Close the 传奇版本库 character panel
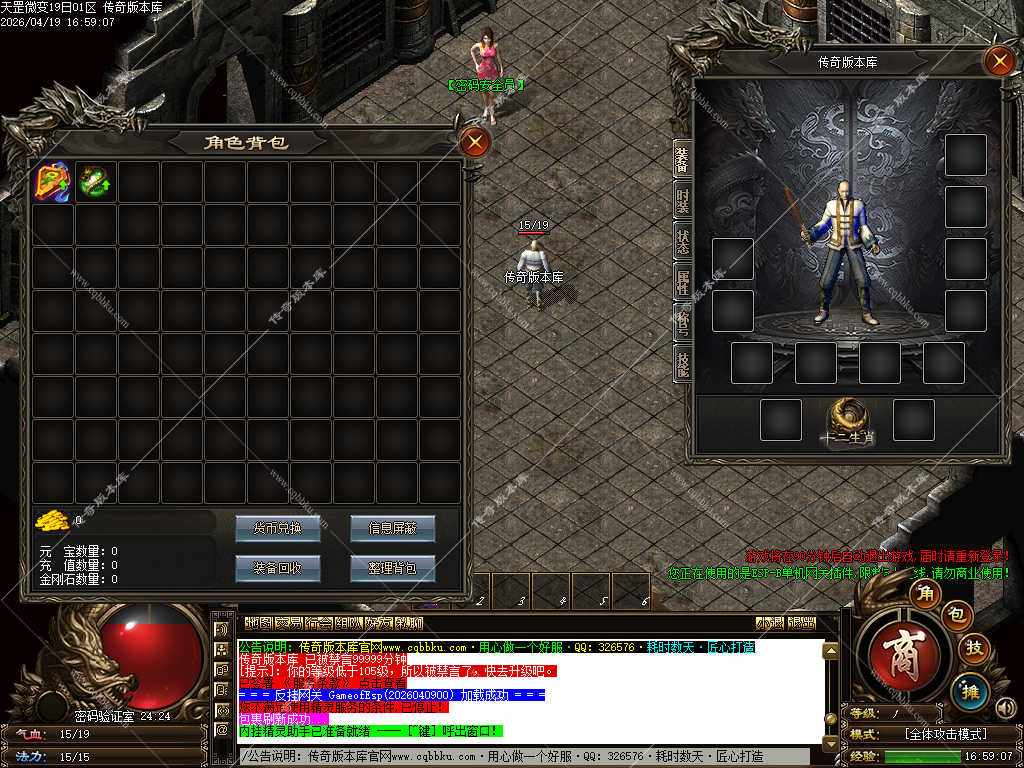 (999, 61)
